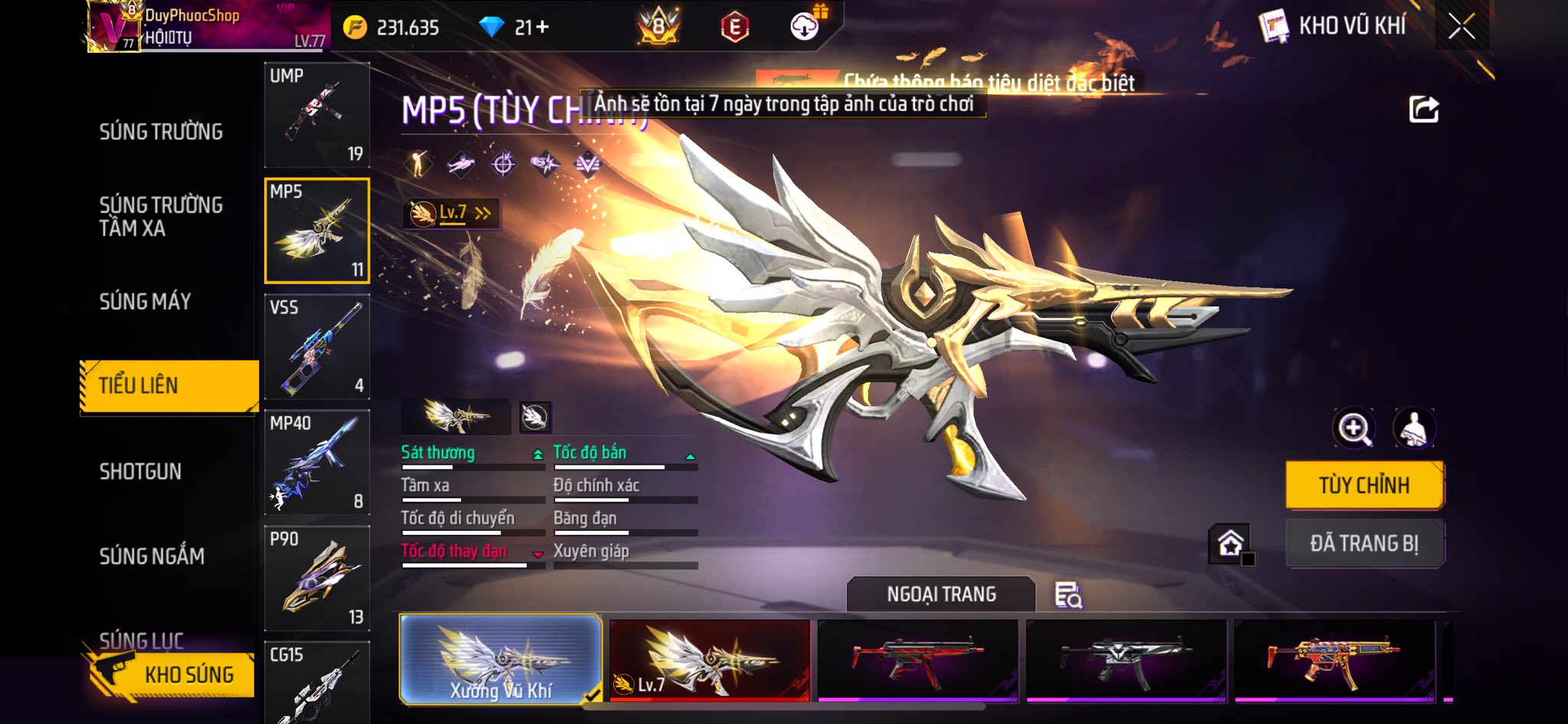Select the Xưởng Vũ Khí skin thumbnail
The height and width of the screenshot is (724, 1568).
point(501,660)
